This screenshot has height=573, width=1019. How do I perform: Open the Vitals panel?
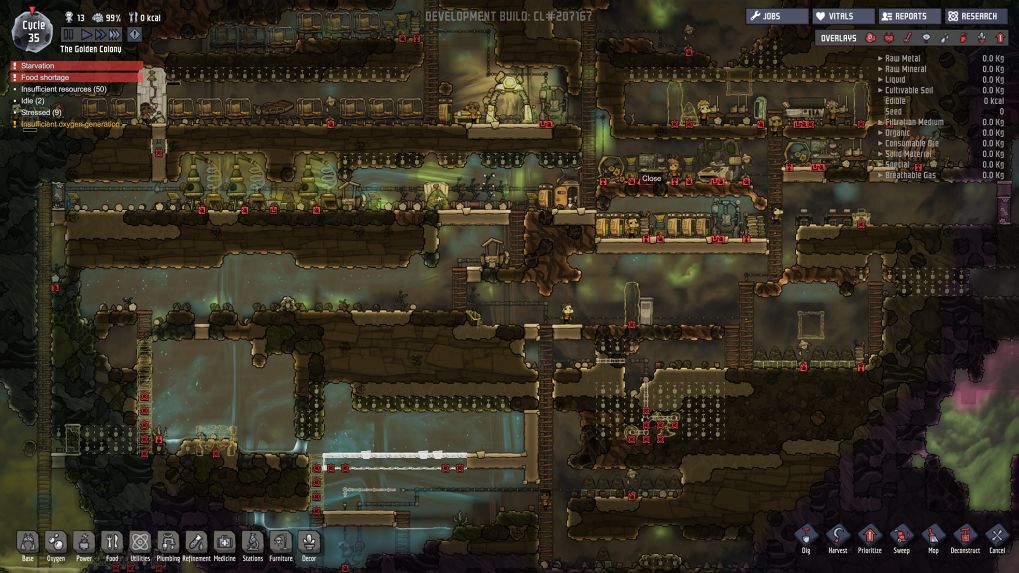(843, 16)
